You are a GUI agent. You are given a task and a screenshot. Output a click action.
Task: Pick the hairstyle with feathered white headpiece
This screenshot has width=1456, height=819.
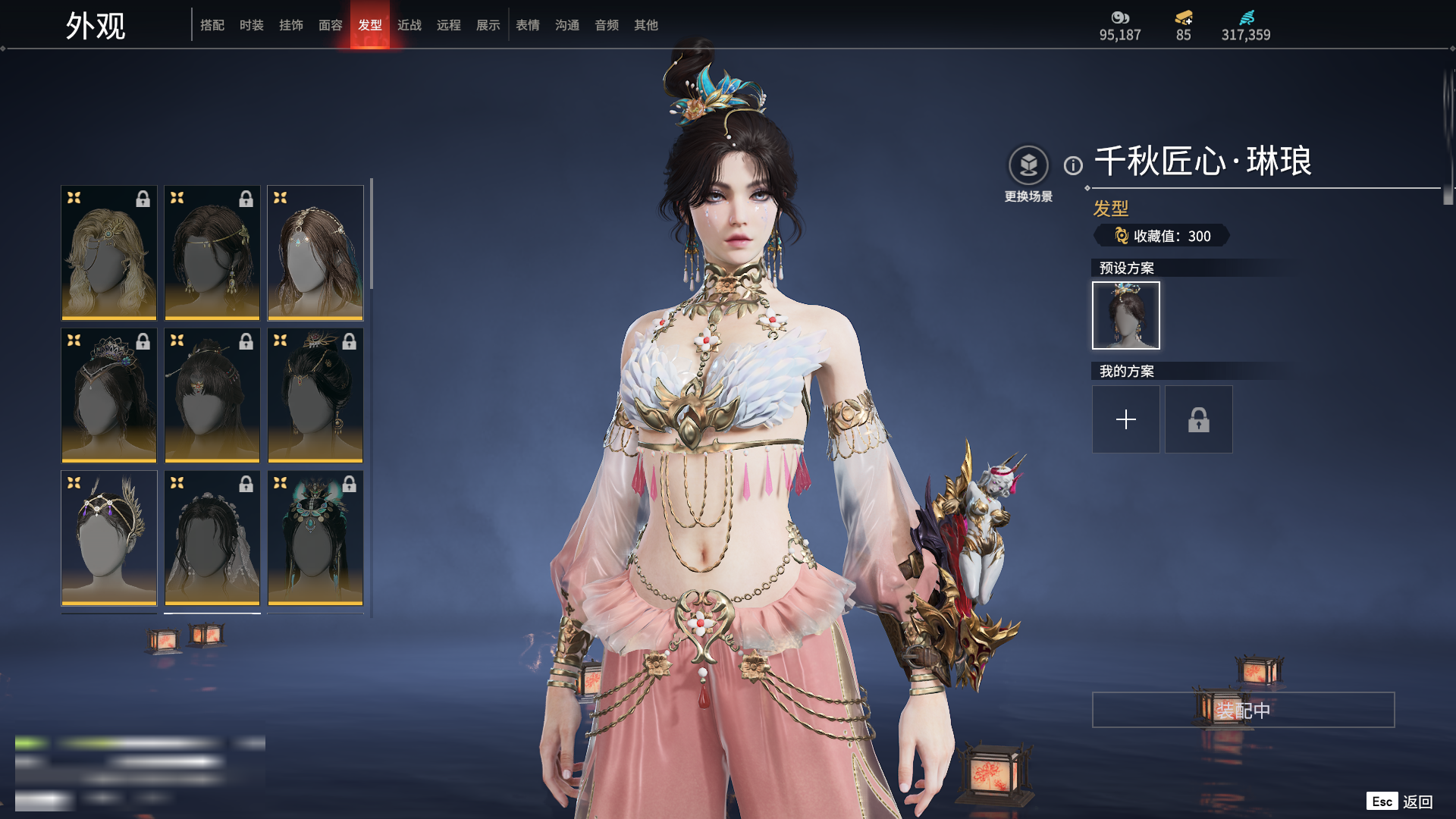[x=109, y=538]
